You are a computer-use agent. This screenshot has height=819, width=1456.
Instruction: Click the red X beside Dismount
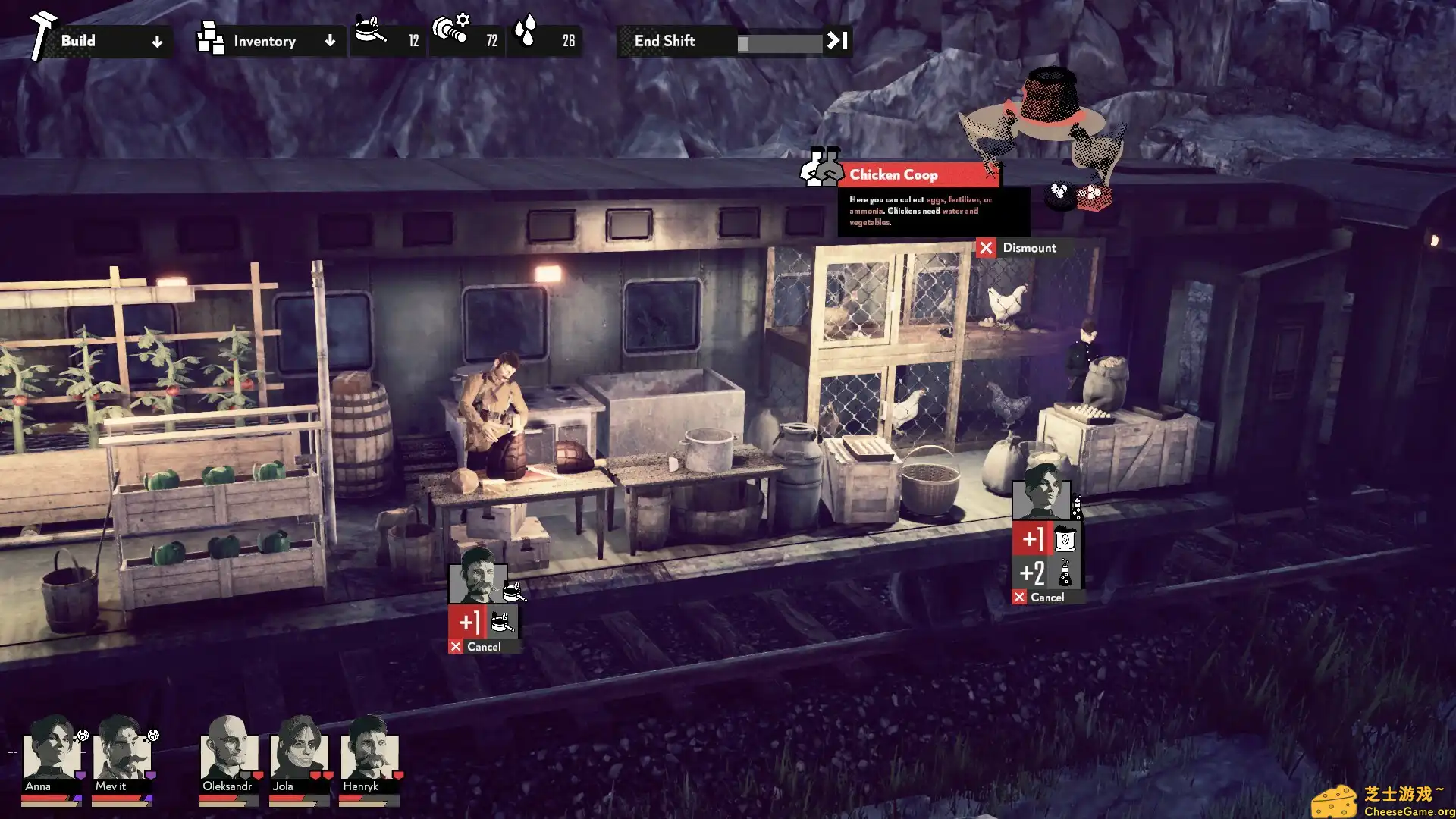tap(986, 248)
